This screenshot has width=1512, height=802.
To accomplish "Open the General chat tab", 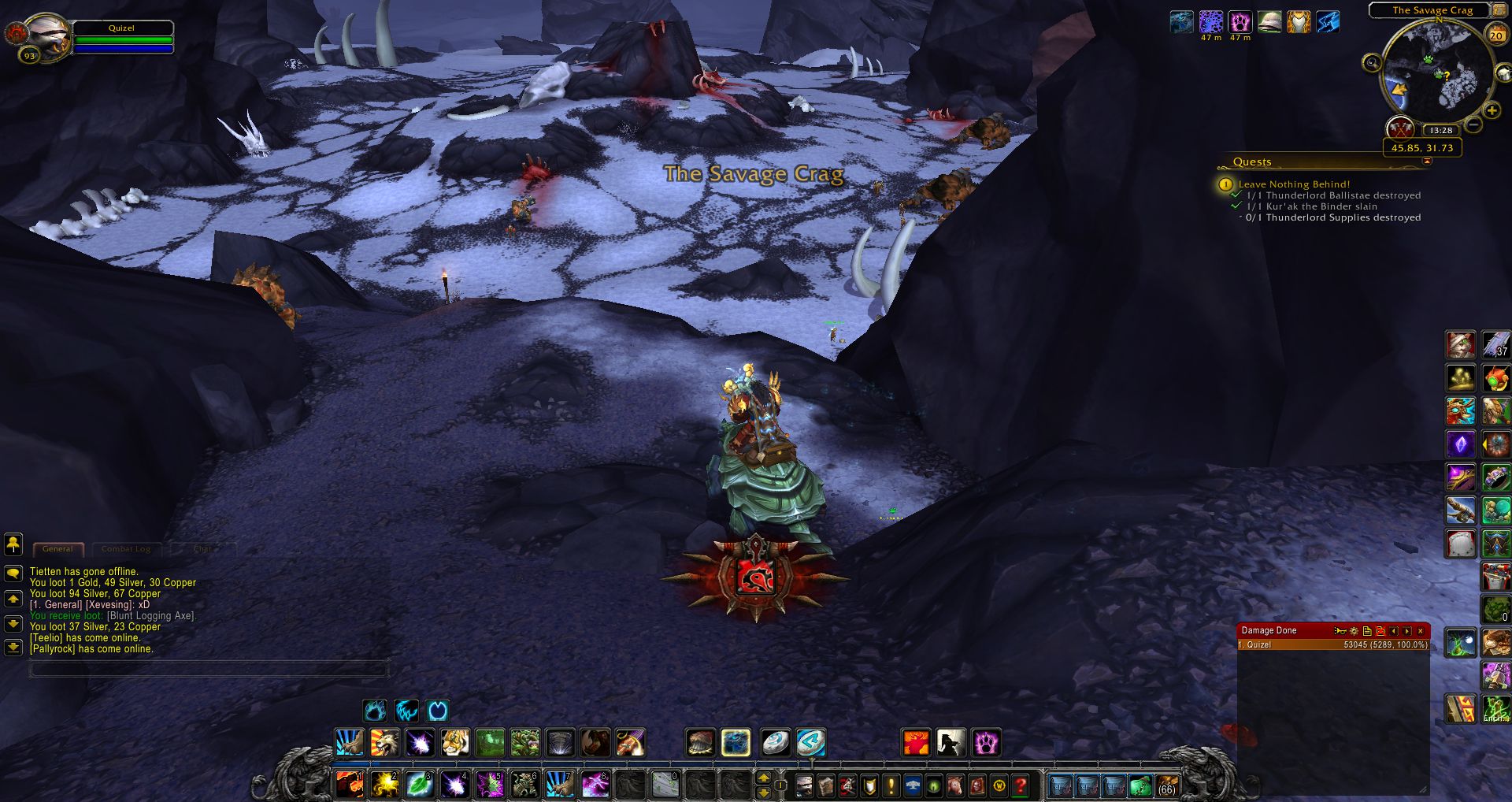I will (57, 549).
